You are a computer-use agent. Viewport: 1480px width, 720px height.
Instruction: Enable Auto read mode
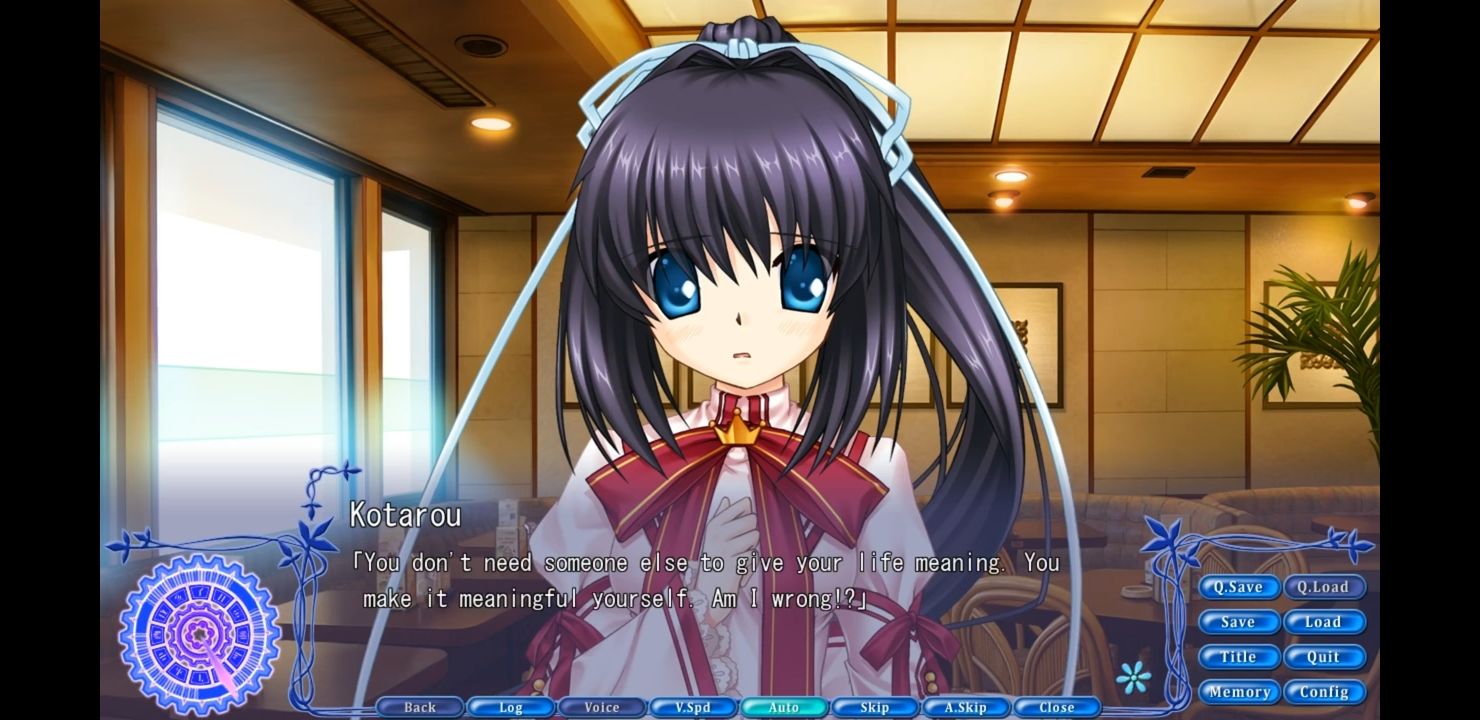[783, 707]
